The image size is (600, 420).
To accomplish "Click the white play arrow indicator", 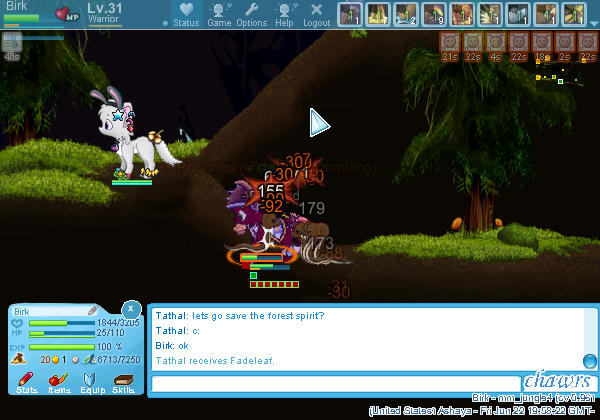I will [319, 123].
